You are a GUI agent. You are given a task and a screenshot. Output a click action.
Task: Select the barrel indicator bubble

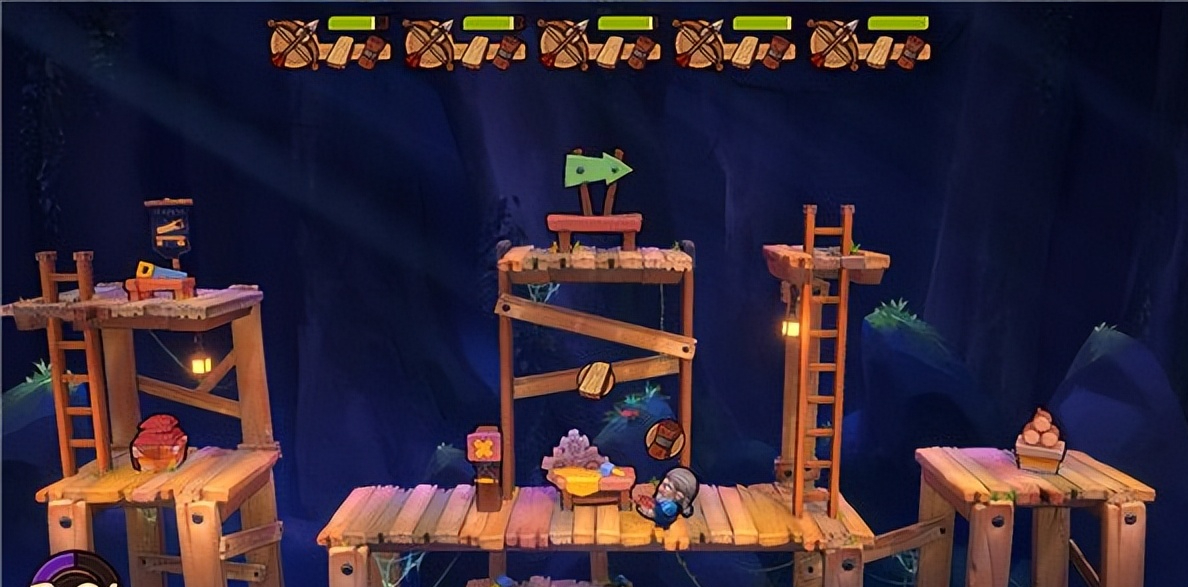click(x=664, y=438)
